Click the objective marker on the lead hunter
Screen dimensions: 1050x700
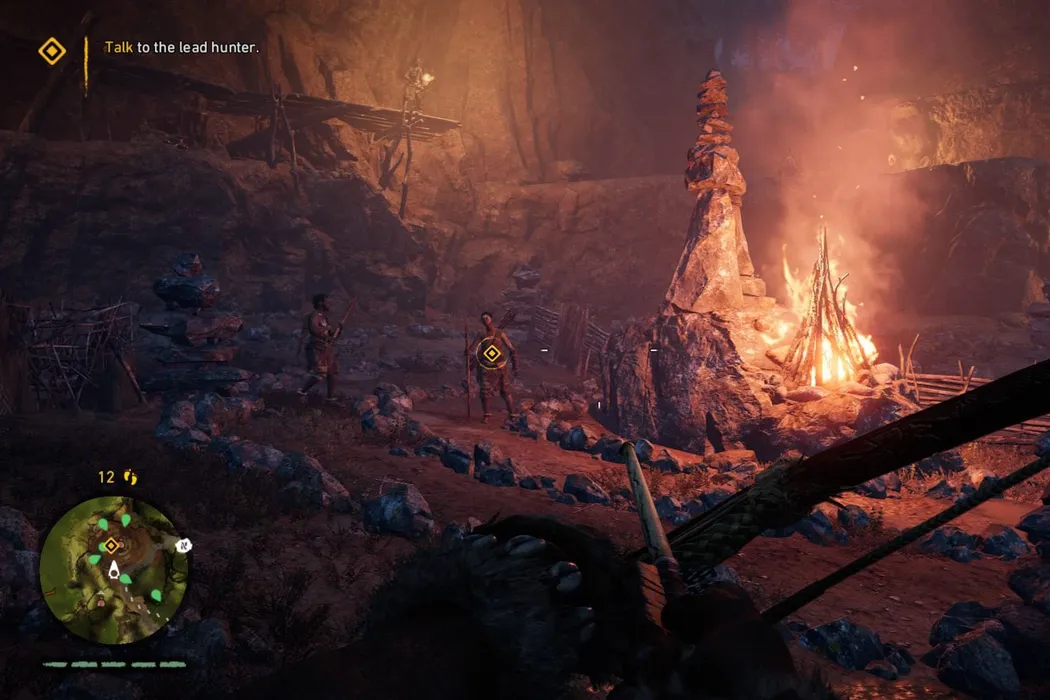coord(490,353)
